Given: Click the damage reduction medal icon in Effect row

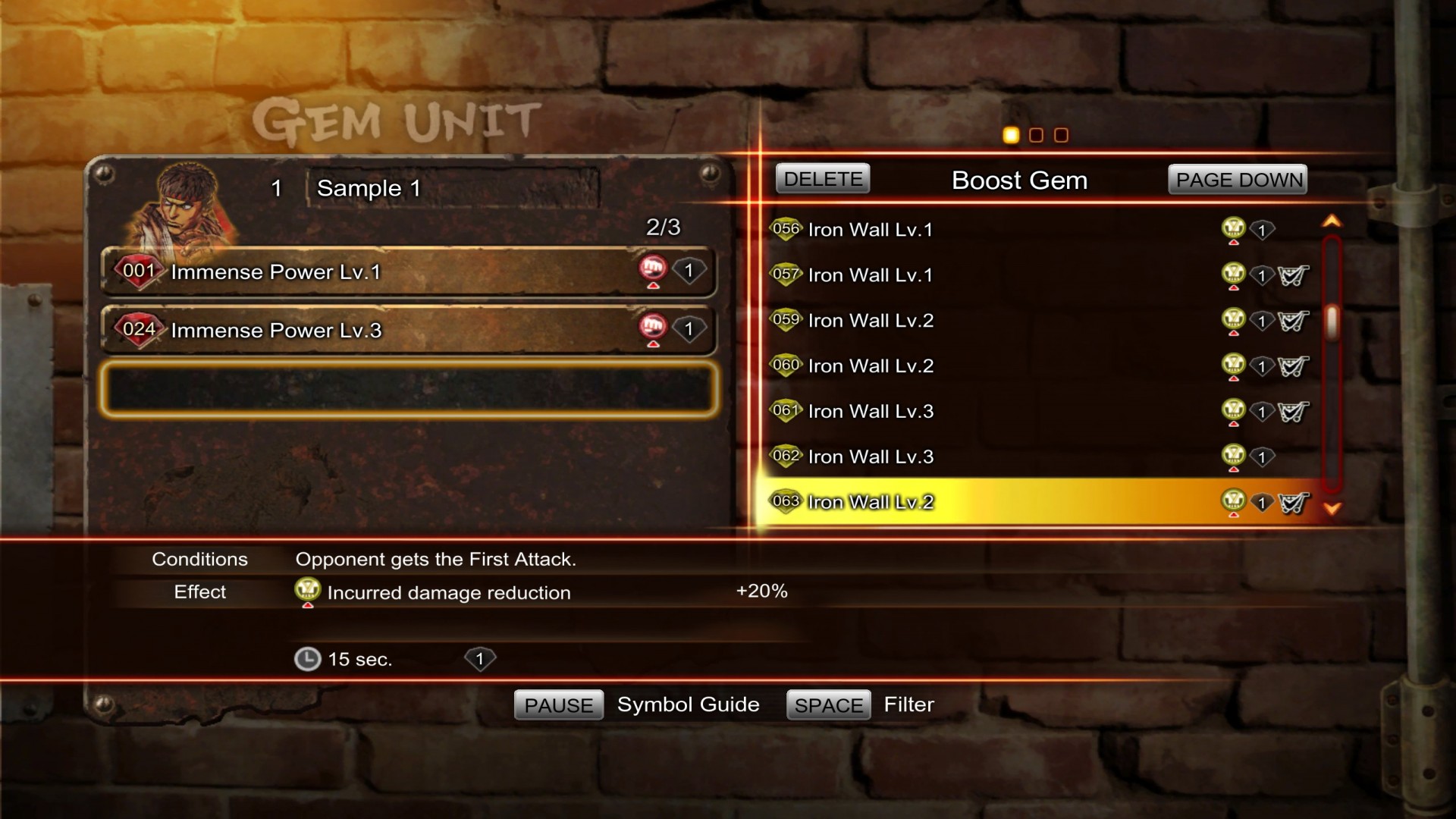Looking at the screenshot, I should coord(307,591).
